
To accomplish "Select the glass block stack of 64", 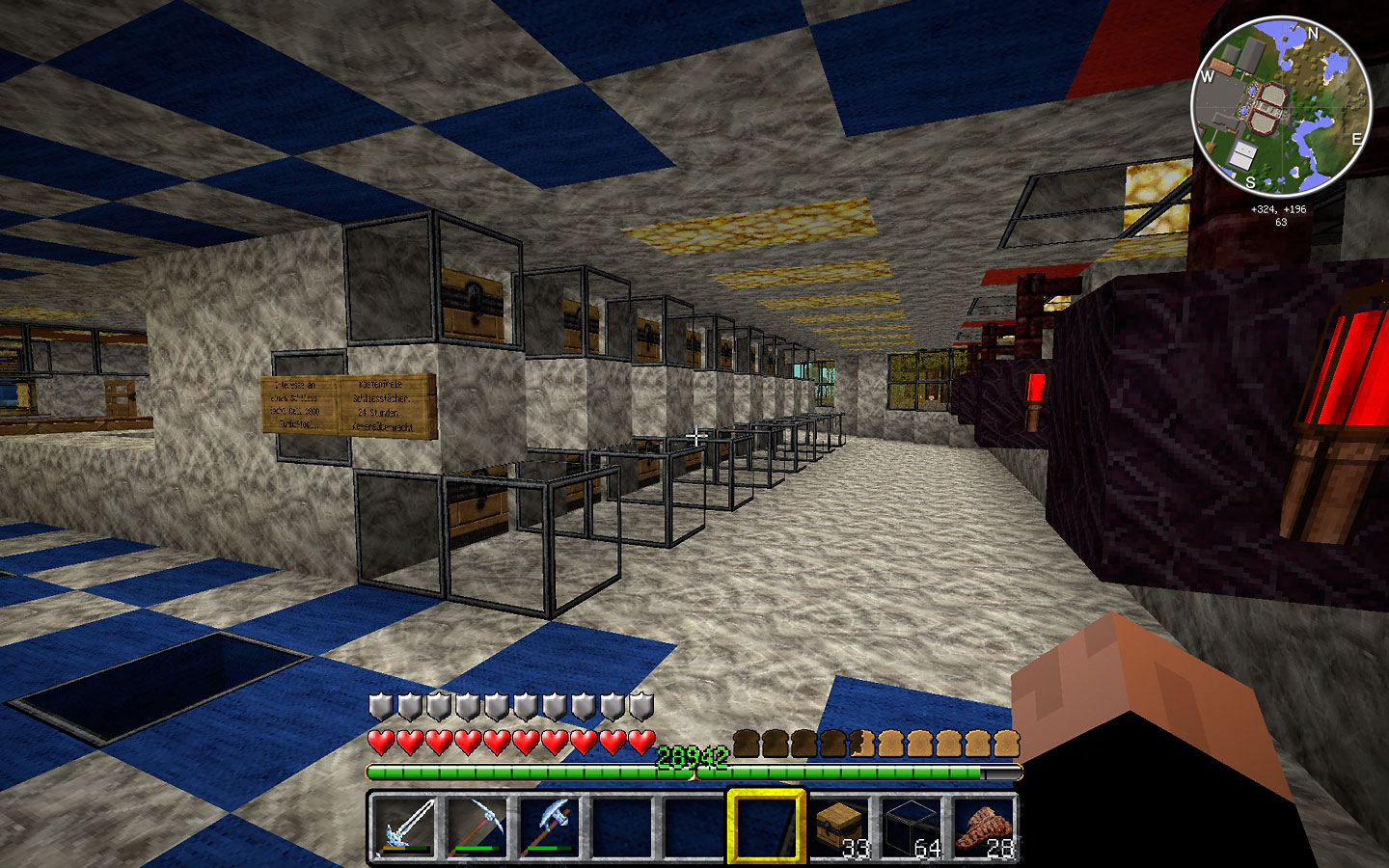I will (911, 827).
